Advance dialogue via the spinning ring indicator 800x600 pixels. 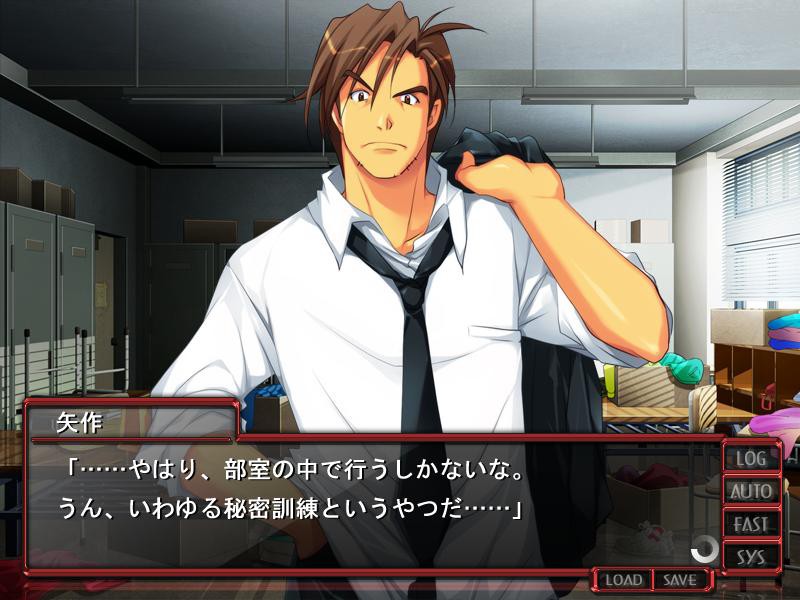pos(705,547)
